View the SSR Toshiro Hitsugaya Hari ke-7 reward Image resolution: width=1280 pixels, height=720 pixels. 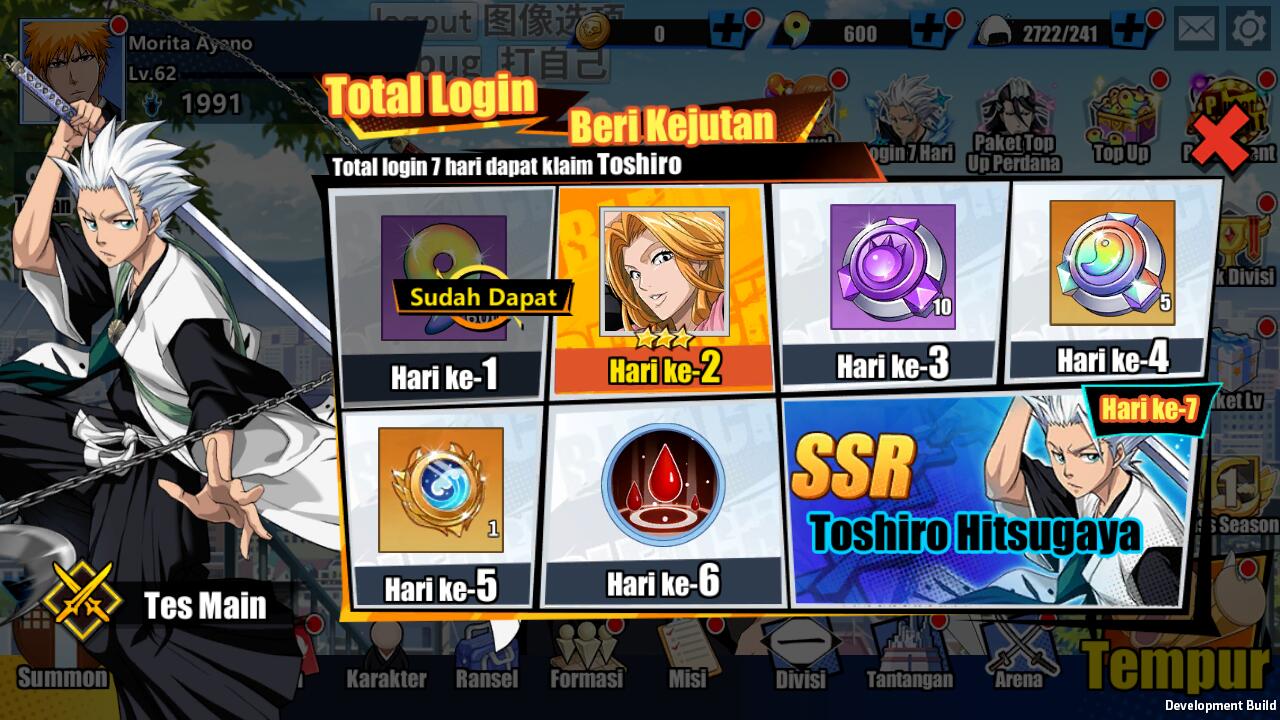[x=990, y=500]
